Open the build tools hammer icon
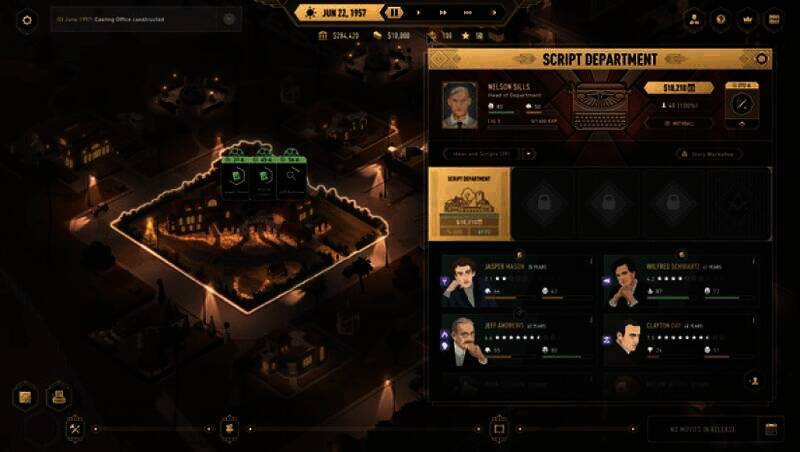The image size is (800, 452). point(75,428)
